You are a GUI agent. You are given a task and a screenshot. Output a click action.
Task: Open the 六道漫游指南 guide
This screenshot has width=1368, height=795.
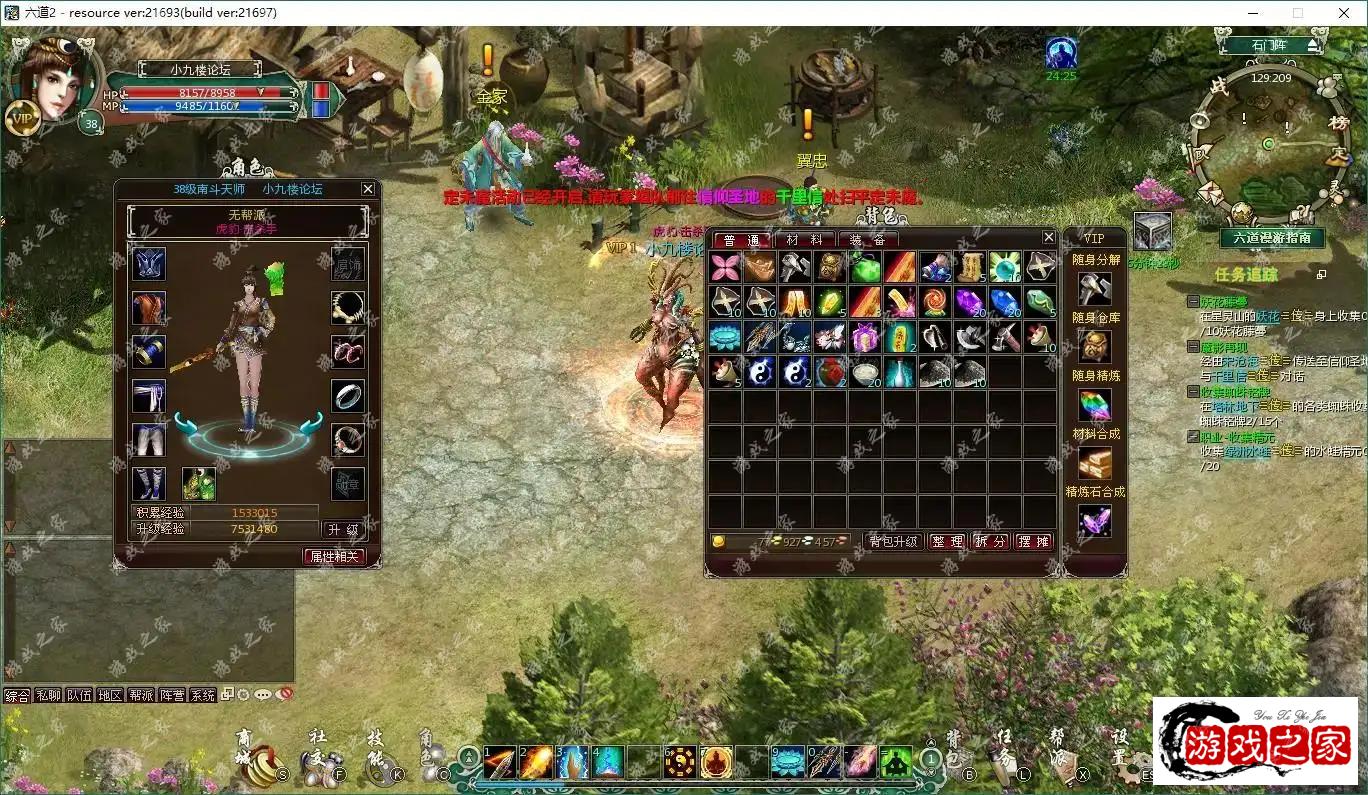tap(1271, 238)
